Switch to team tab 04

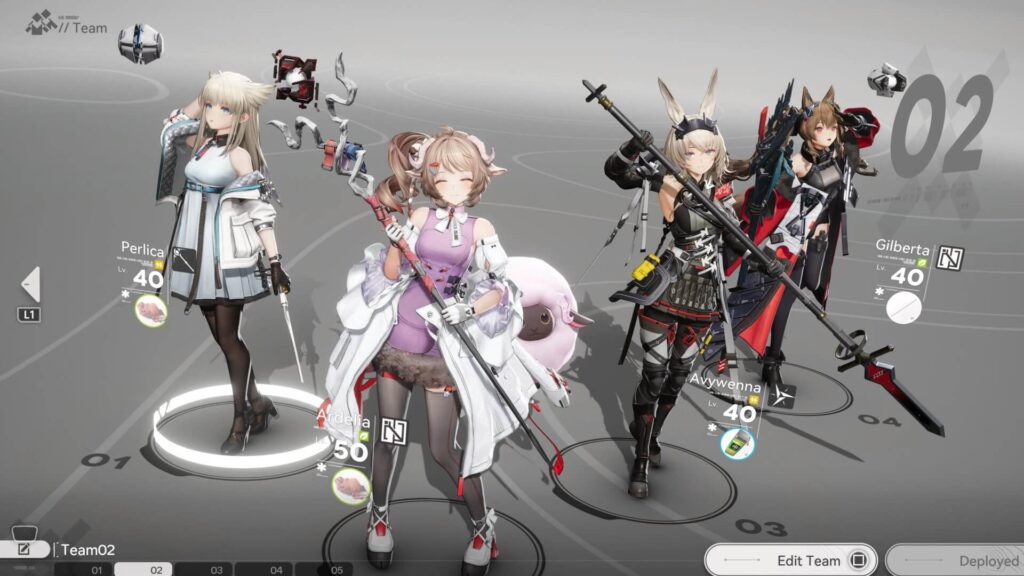point(276,569)
